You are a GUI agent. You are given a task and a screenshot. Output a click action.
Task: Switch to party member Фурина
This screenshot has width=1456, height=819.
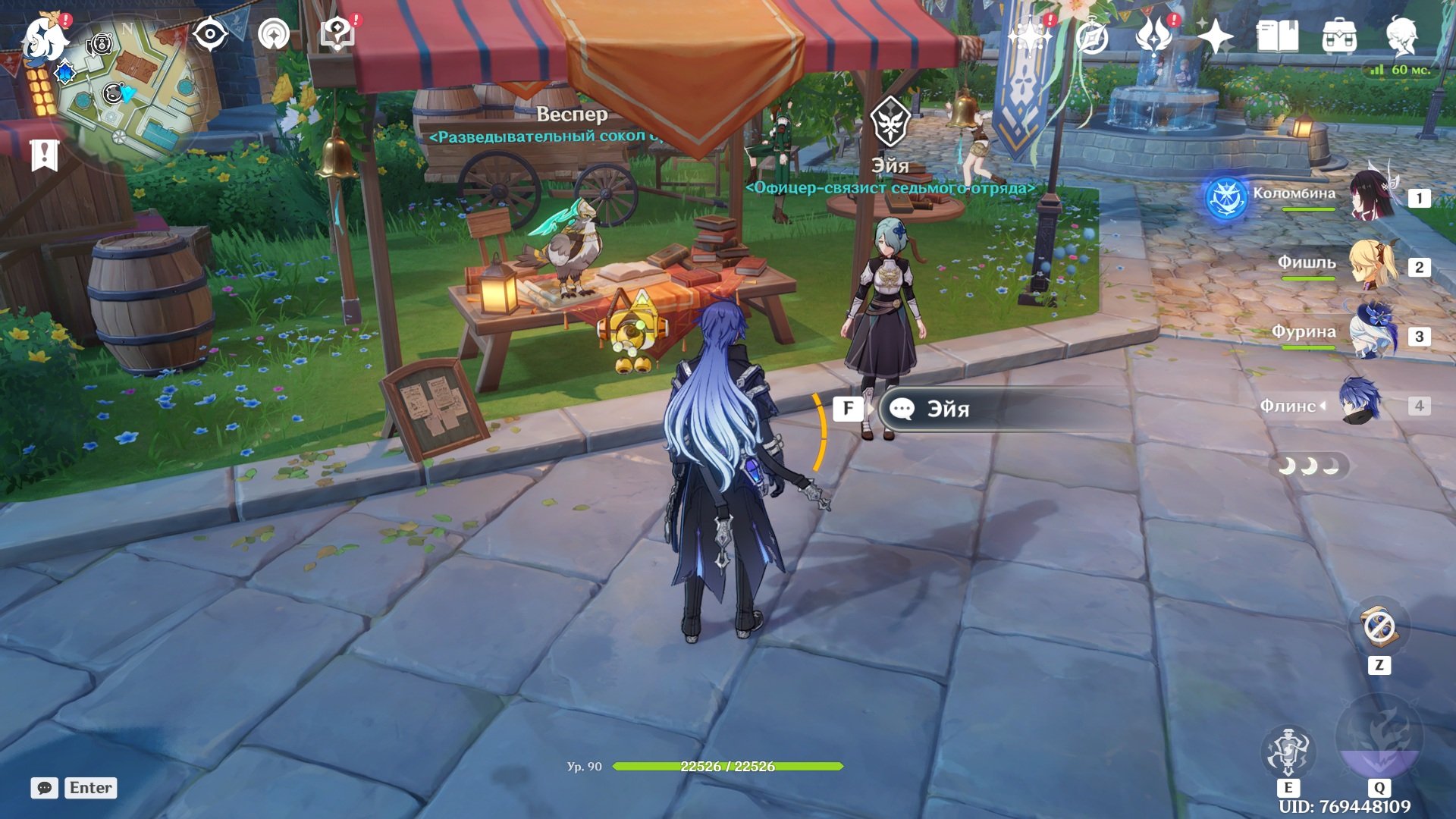[x=1371, y=335]
